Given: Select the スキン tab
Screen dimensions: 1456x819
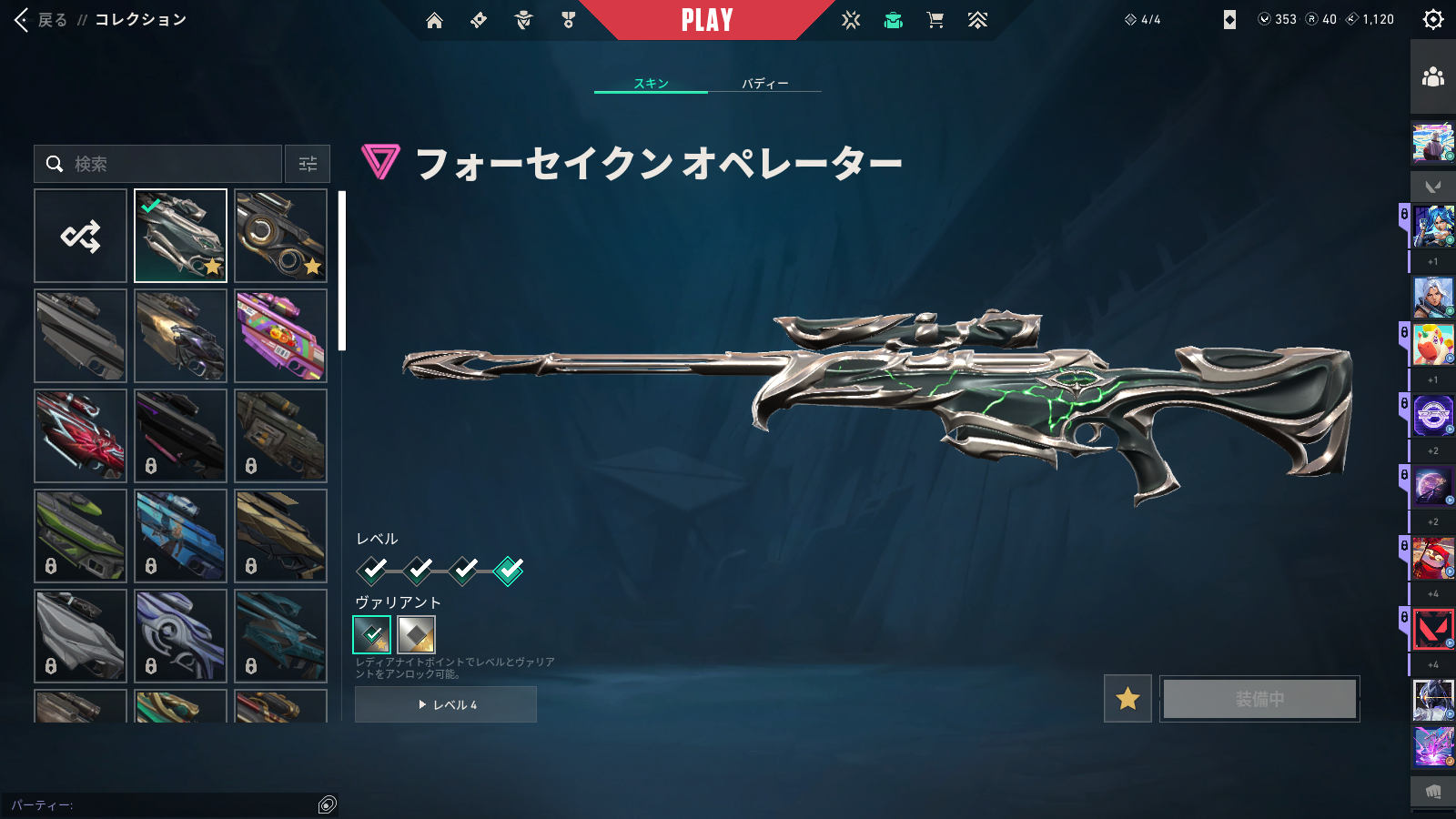Looking at the screenshot, I should (x=651, y=84).
